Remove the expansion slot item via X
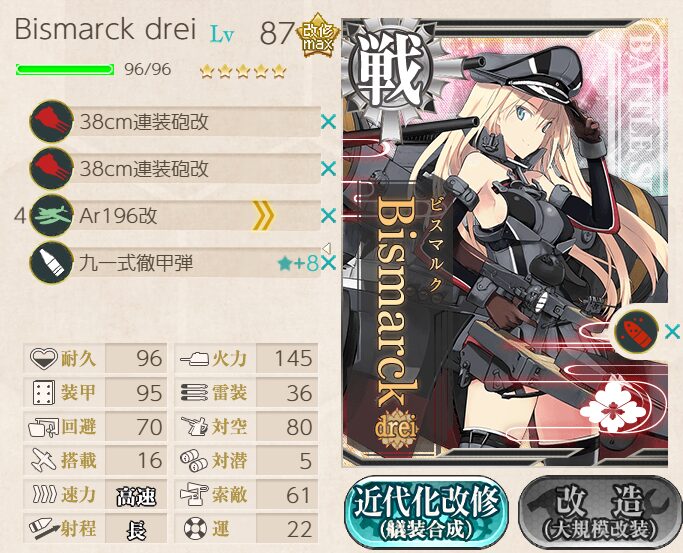 (672, 331)
